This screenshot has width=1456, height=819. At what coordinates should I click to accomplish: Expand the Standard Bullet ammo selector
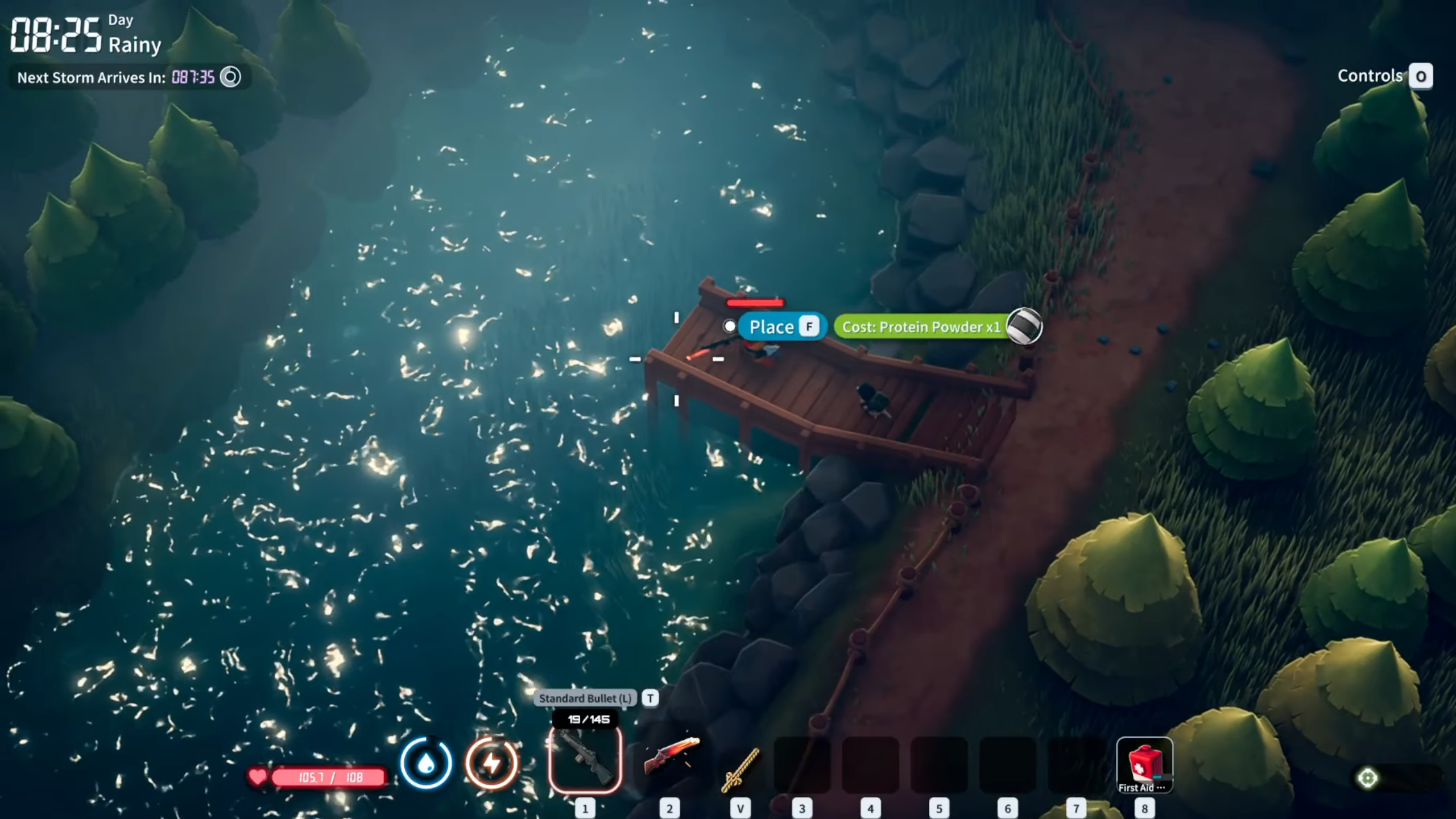[586, 698]
